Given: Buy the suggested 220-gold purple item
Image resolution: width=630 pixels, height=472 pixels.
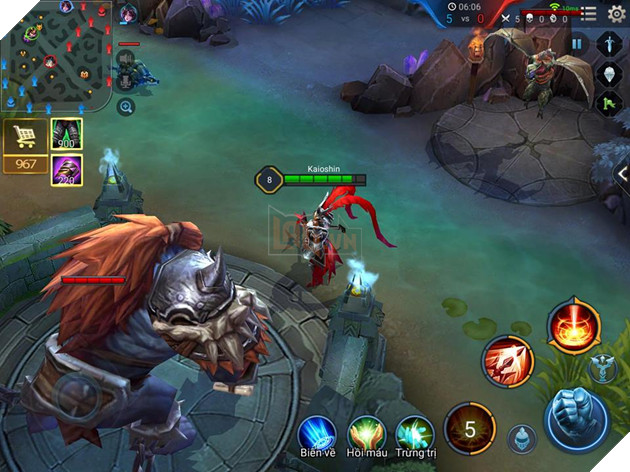Looking at the screenshot, I should pos(66,169).
